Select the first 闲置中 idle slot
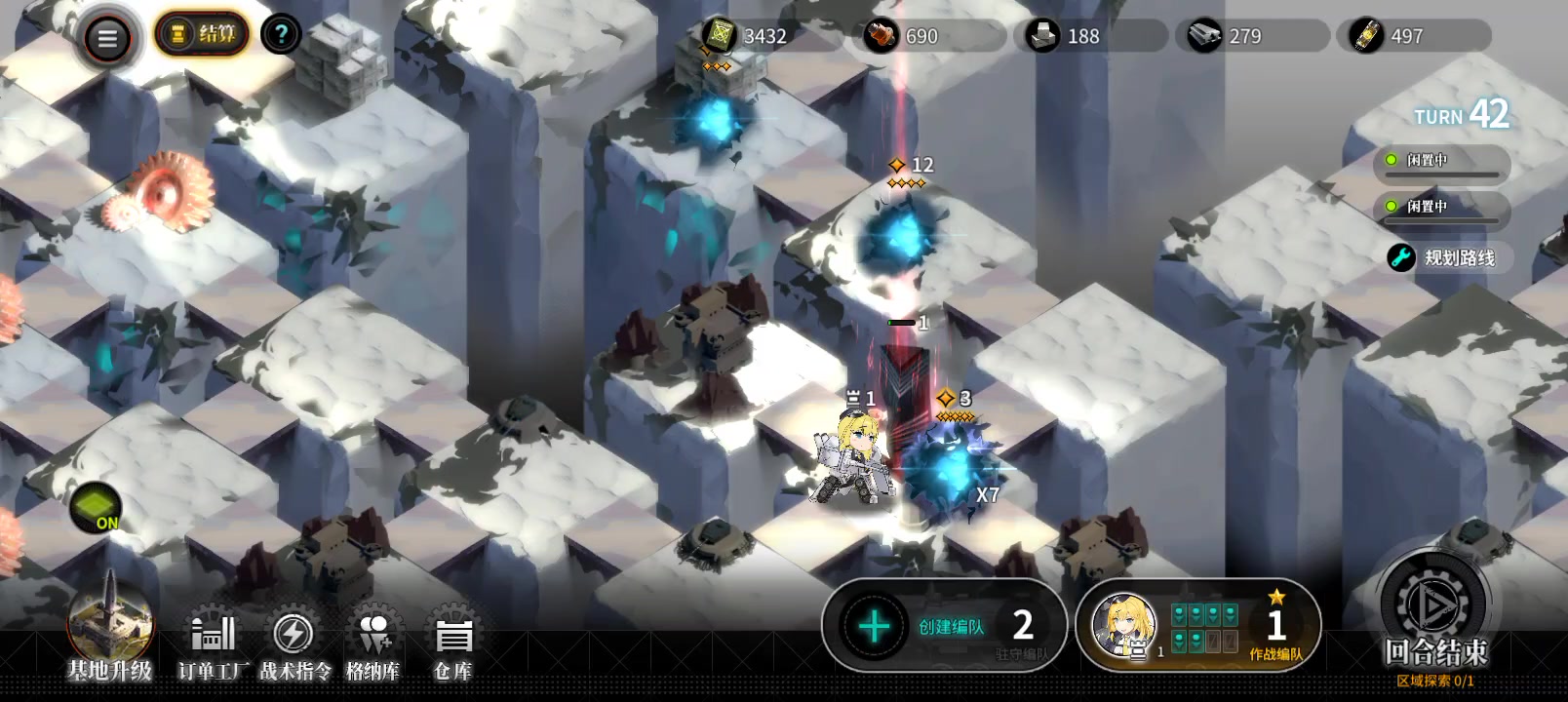The width and height of the screenshot is (1568, 702). pos(1441,163)
